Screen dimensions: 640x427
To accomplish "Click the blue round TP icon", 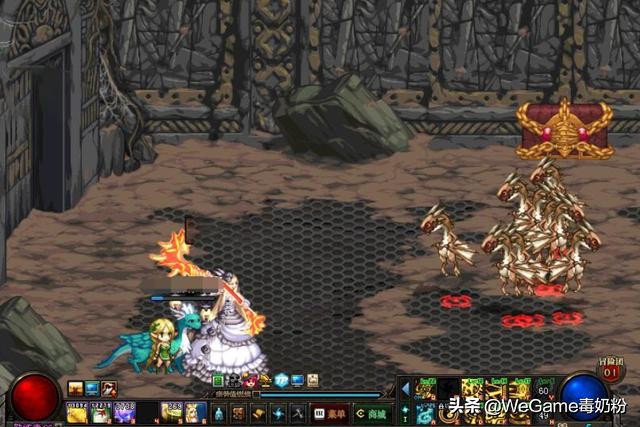I will (x=281, y=381).
